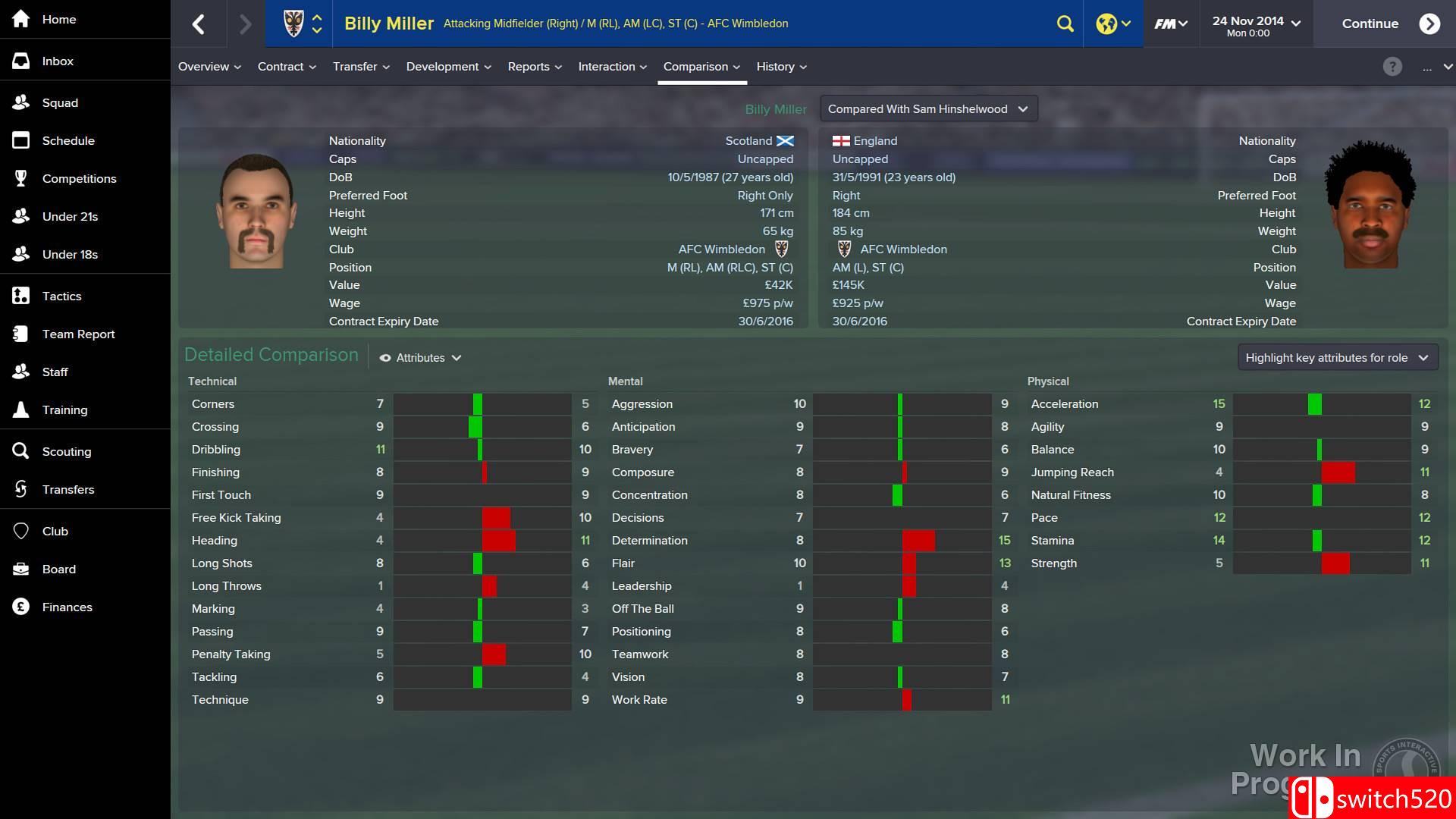
Task: Open the Interaction menu
Action: click(611, 67)
